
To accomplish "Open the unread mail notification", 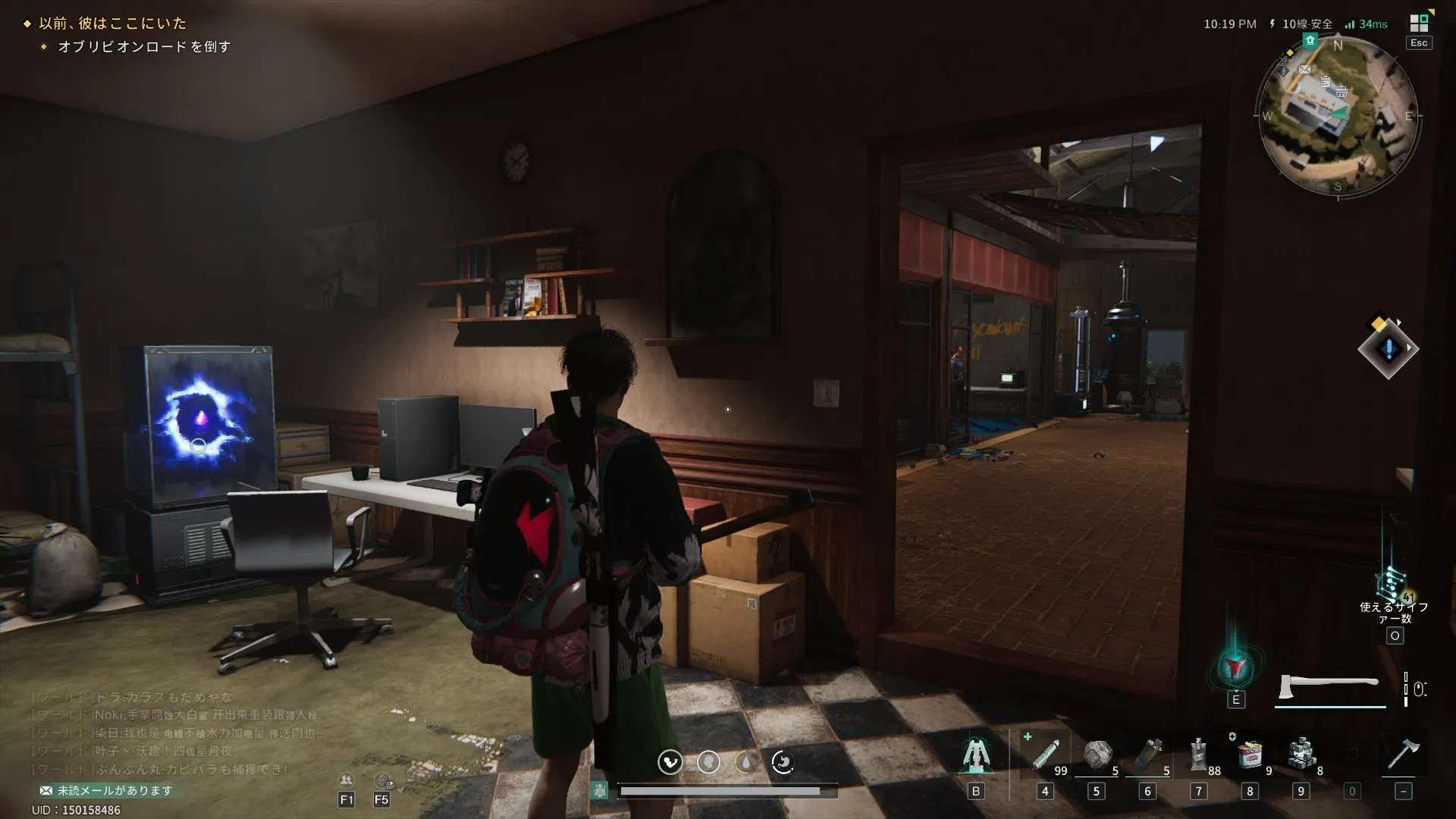I will [107, 790].
